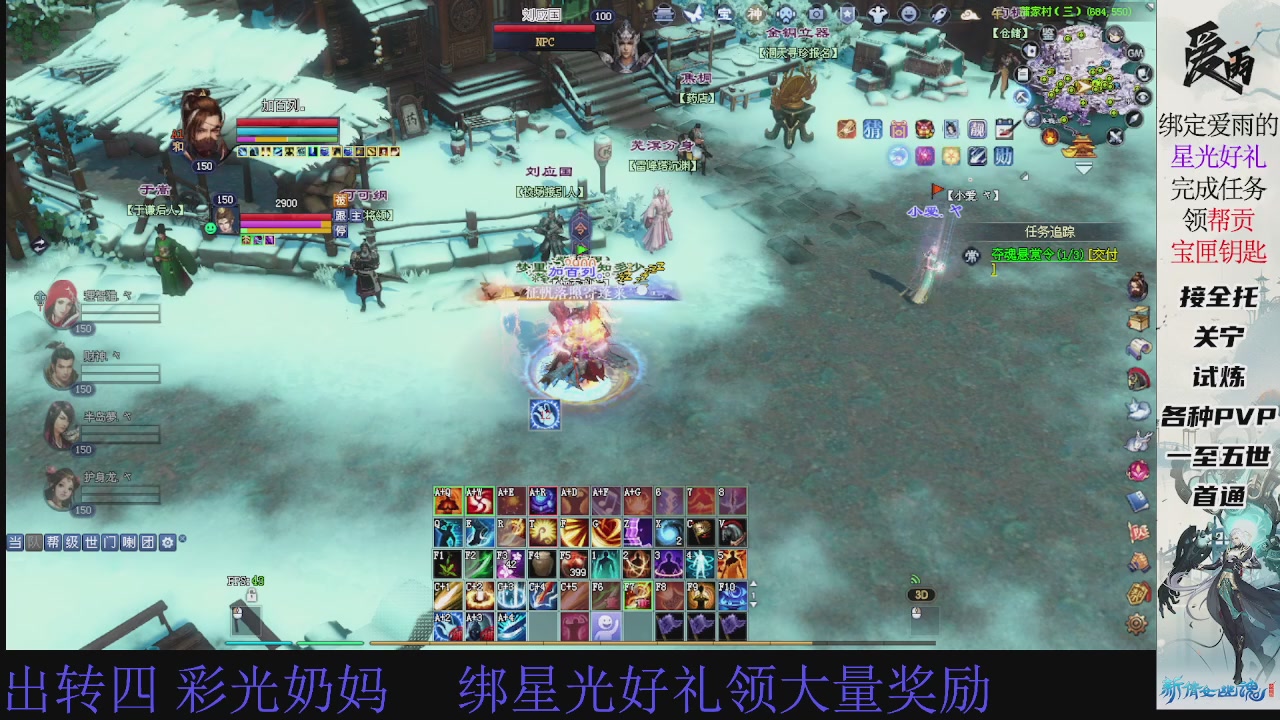Toggle the camera lock icon above the mouse indicator
This screenshot has width=1280, height=720.
251,595
